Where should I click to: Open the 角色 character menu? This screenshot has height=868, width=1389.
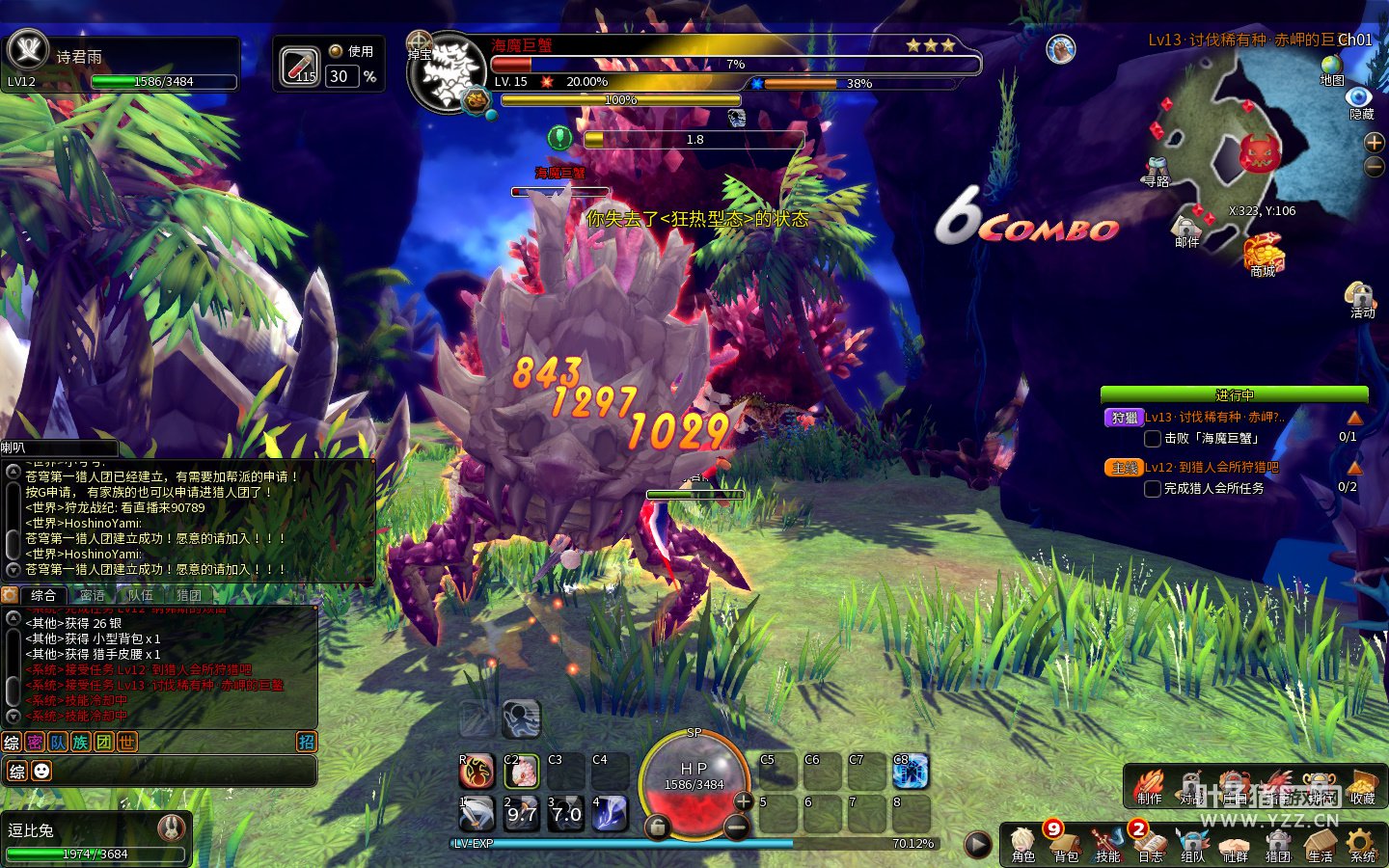1022,843
